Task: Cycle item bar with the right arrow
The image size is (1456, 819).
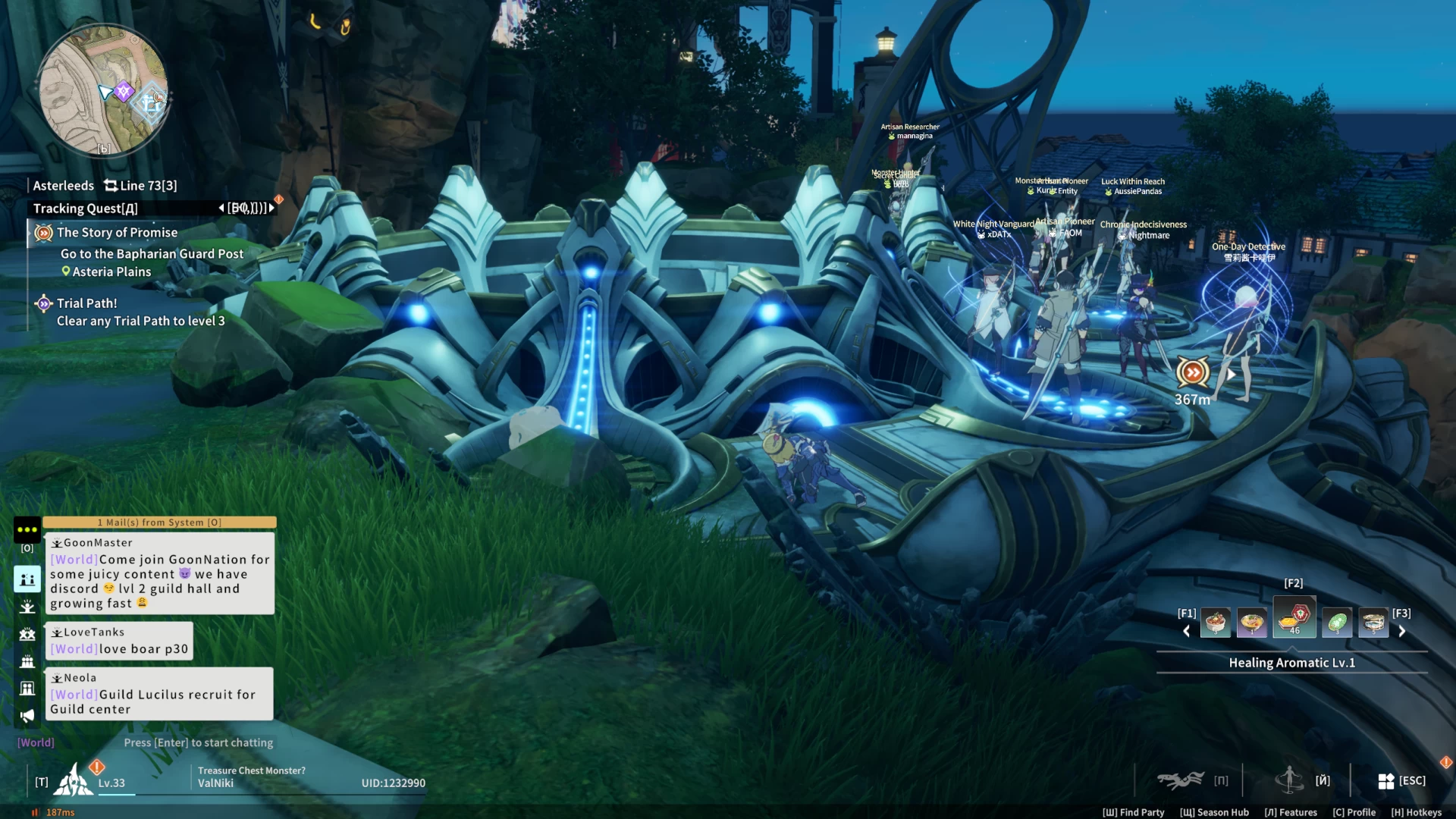Action: point(1402,632)
